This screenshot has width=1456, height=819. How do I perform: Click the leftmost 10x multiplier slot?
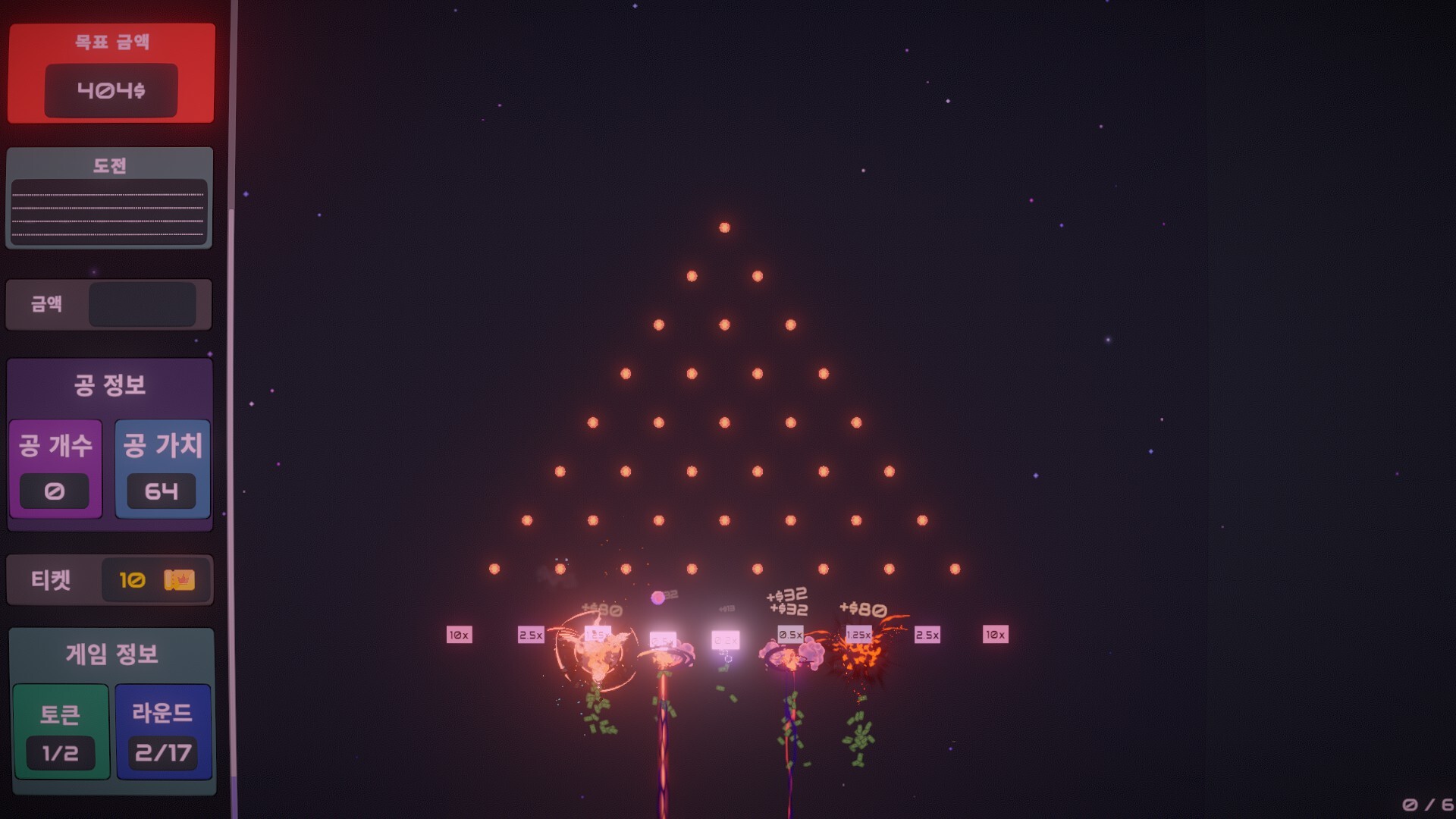point(459,635)
